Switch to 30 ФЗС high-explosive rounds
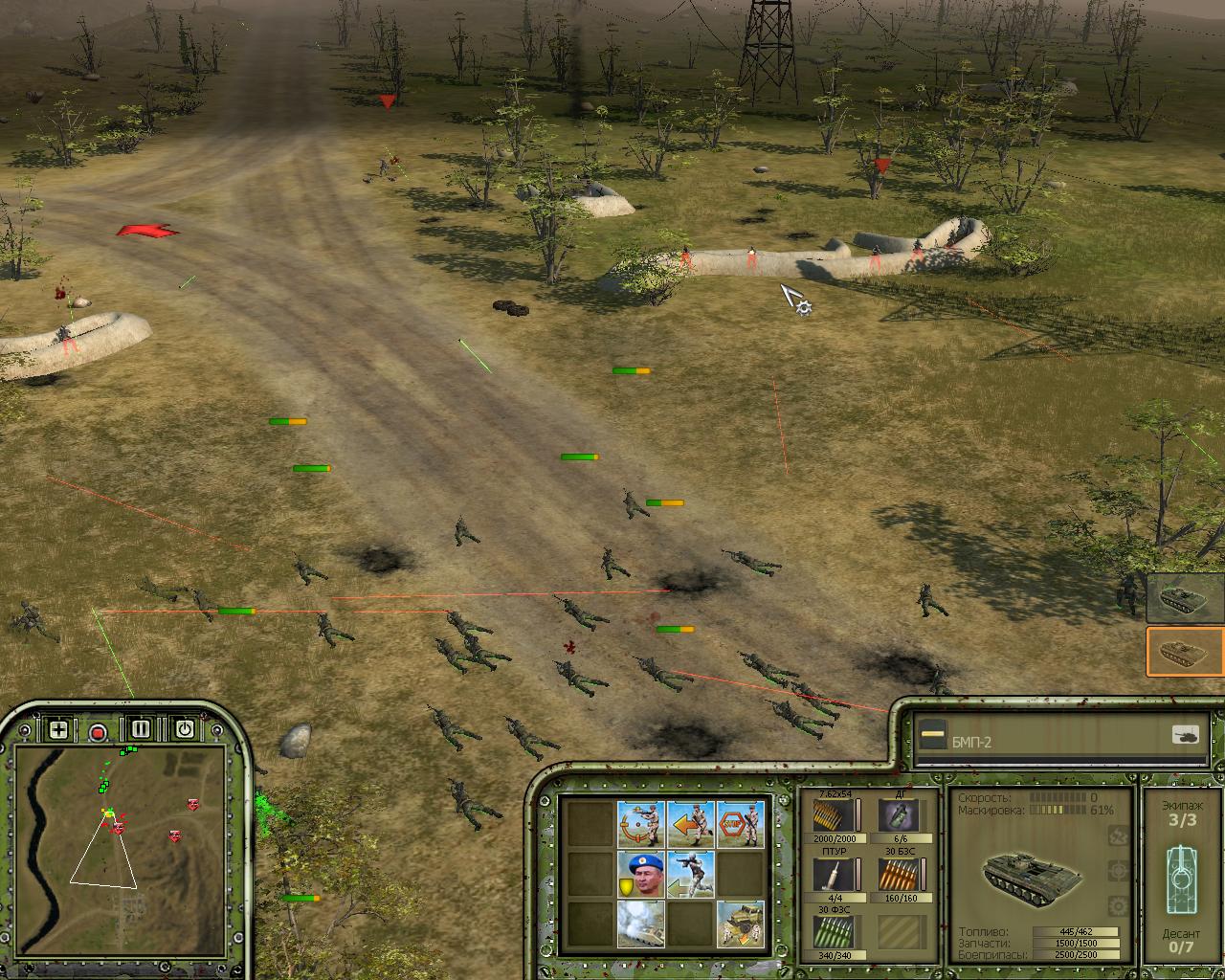The height and width of the screenshot is (980, 1225). click(x=833, y=931)
